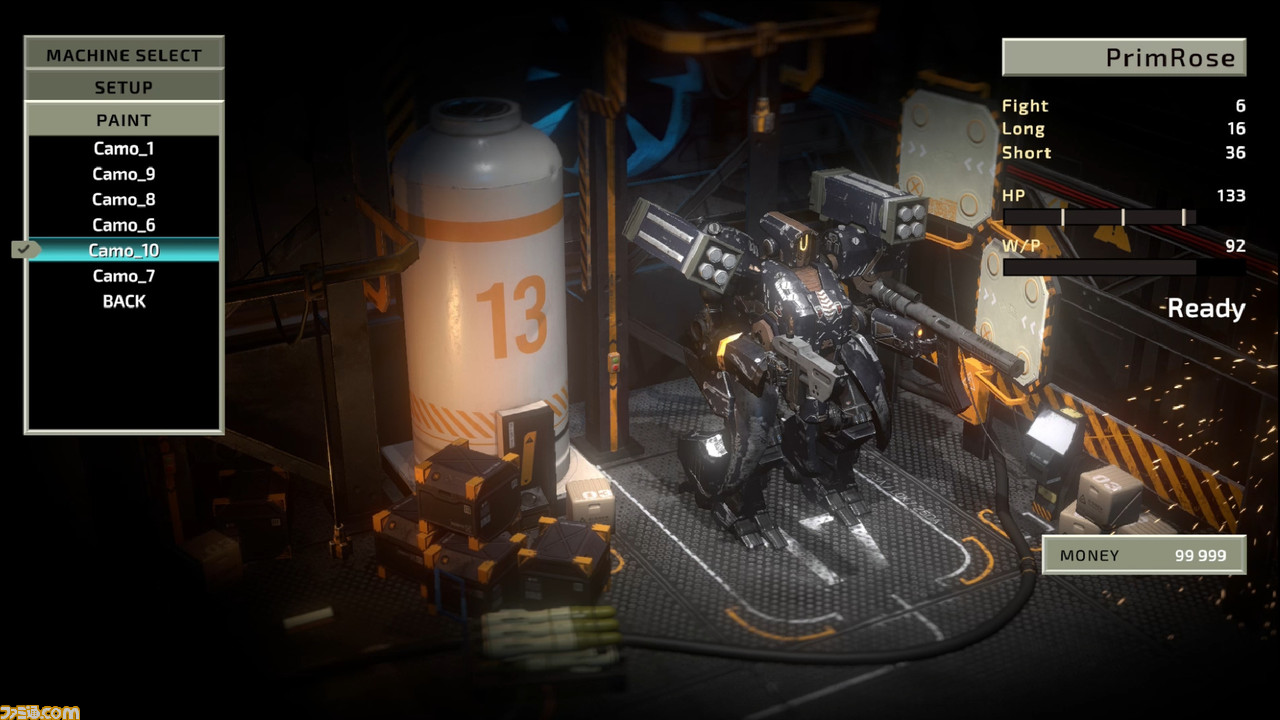The image size is (1280, 720).
Task: Click the Long range stat showing 16
Action: (x=1120, y=128)
